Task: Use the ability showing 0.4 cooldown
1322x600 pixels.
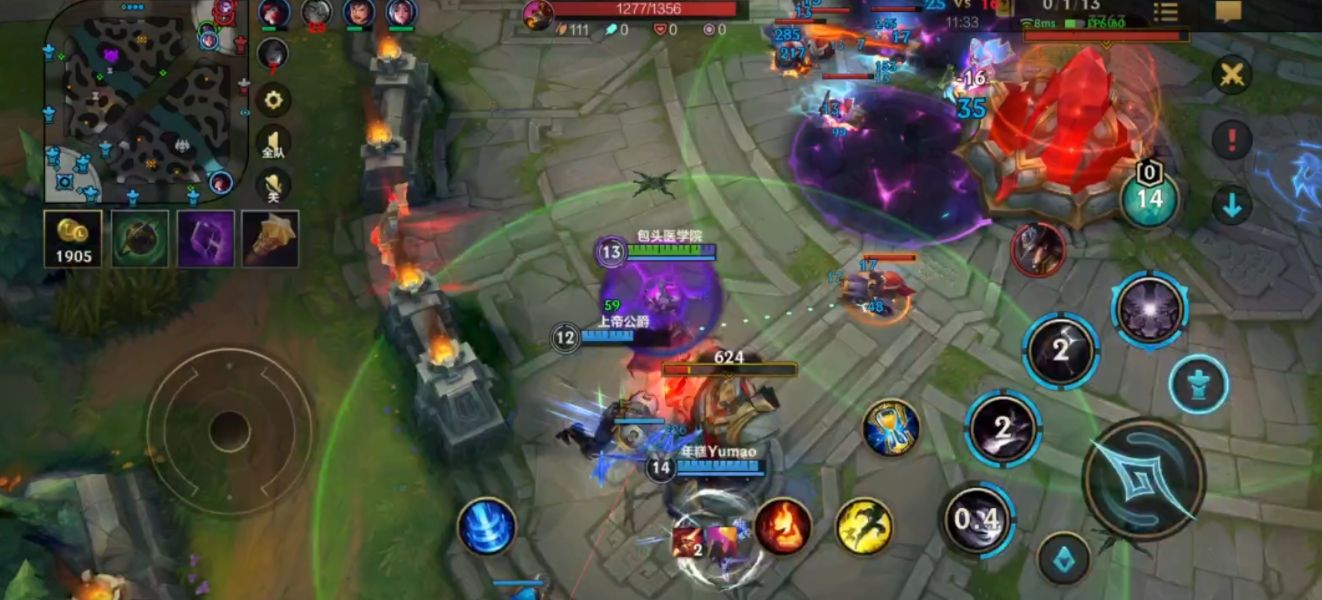Action: click(x=977, y=519)
